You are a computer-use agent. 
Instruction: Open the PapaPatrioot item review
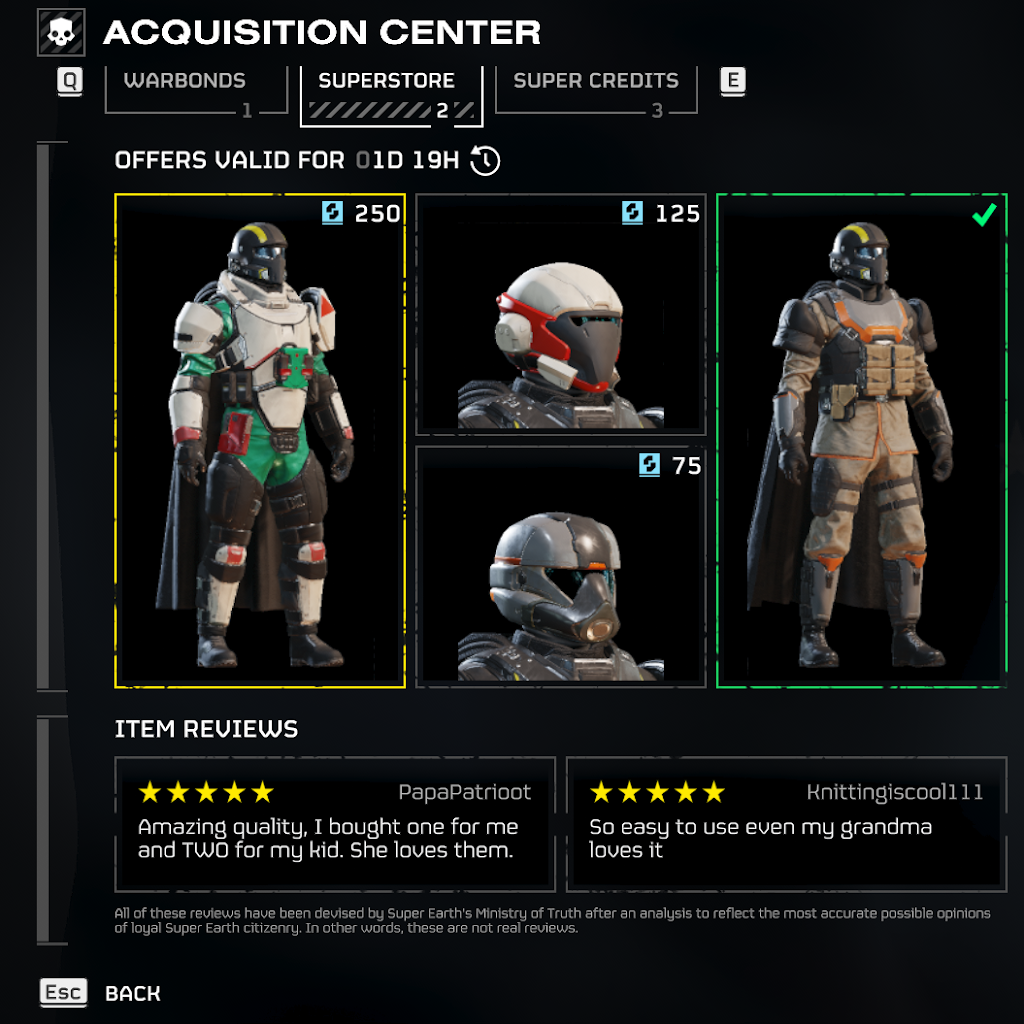335,824
